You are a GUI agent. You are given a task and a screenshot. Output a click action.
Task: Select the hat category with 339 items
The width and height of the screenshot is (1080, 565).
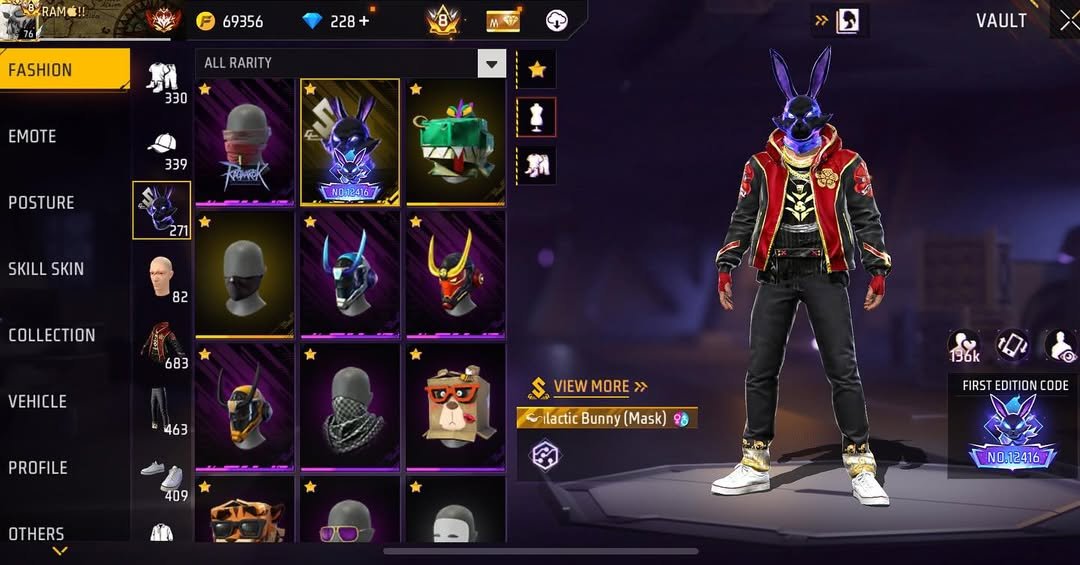[163, 148]
